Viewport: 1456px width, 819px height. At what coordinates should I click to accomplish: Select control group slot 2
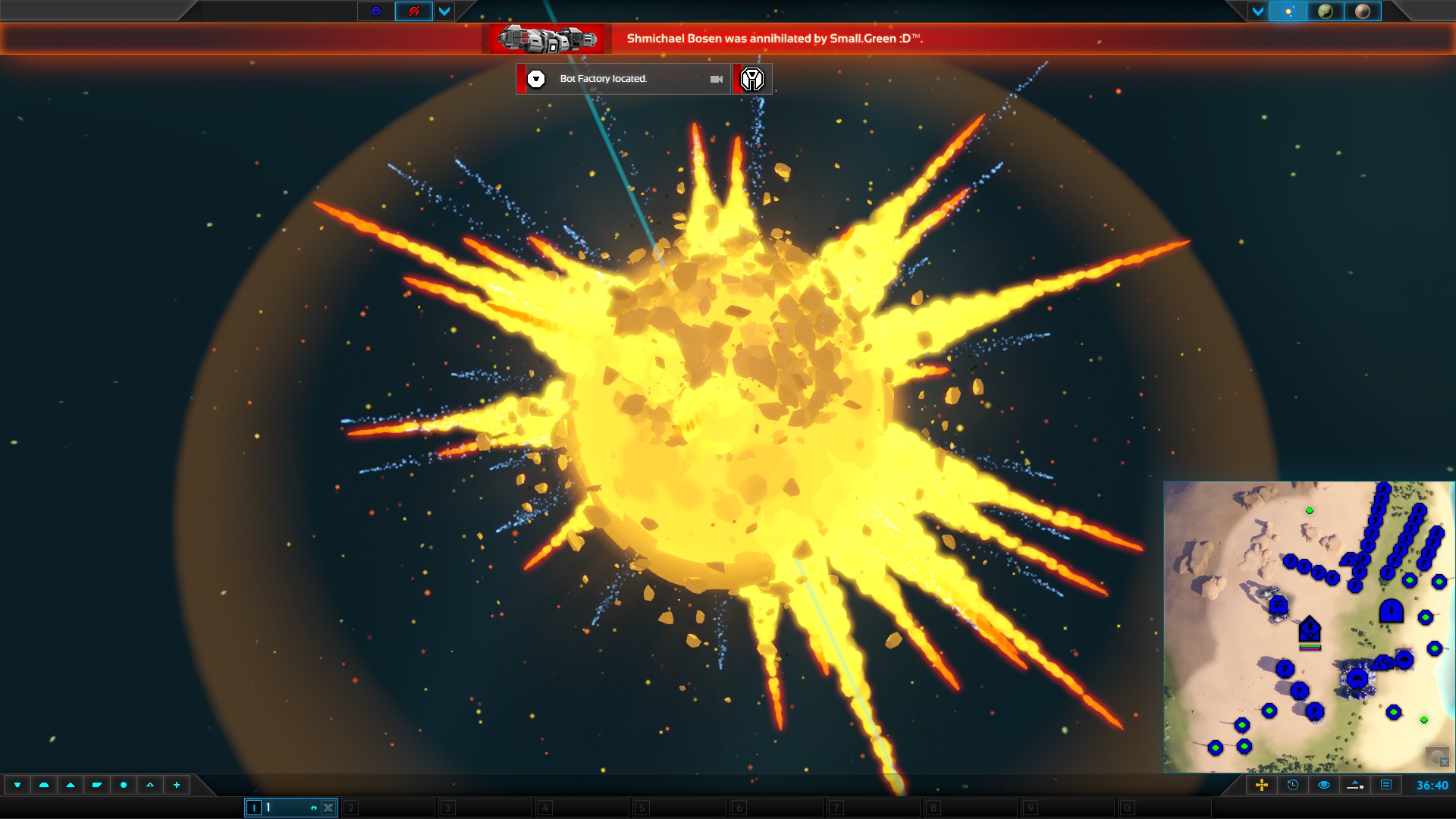click(x=388, y=808)
